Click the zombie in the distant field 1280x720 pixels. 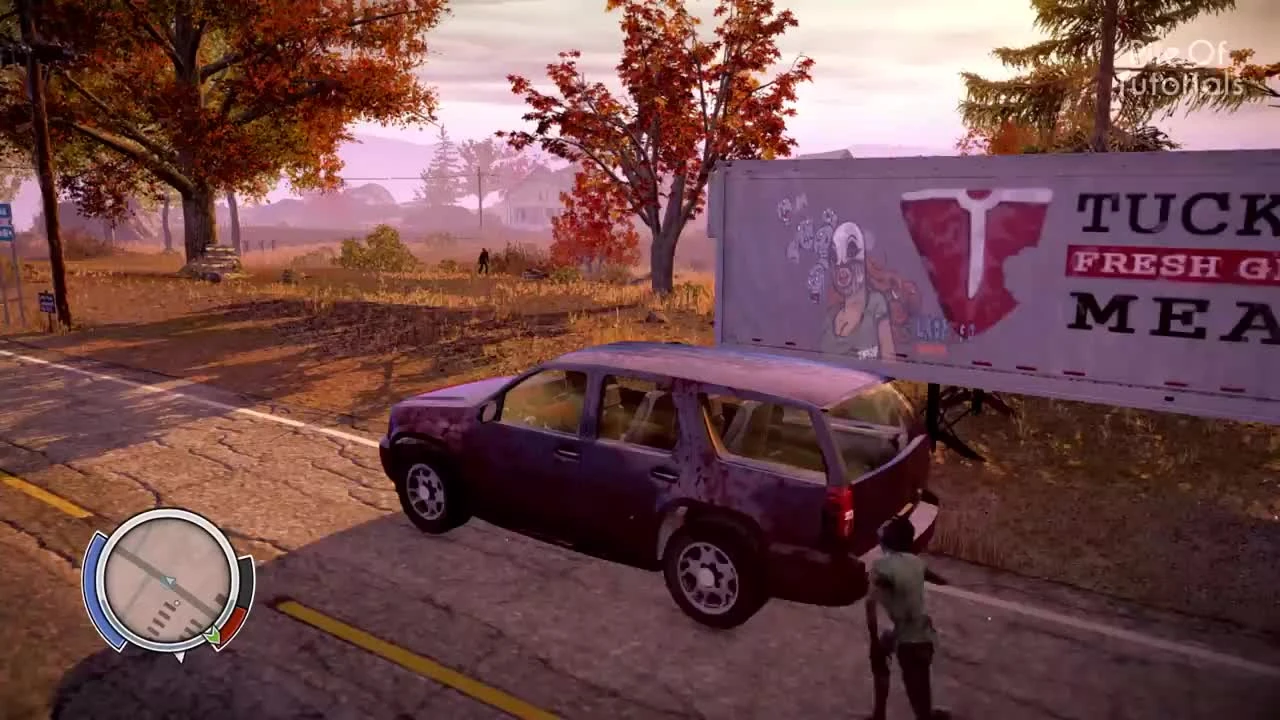point(483,260)
